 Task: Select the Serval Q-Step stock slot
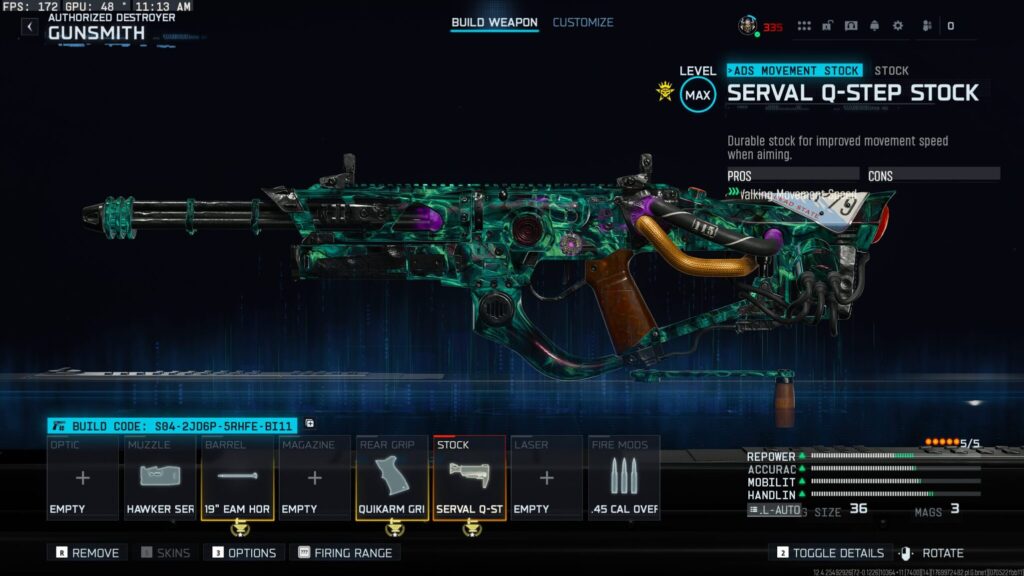pyautogui.click(x=469, y=478)
